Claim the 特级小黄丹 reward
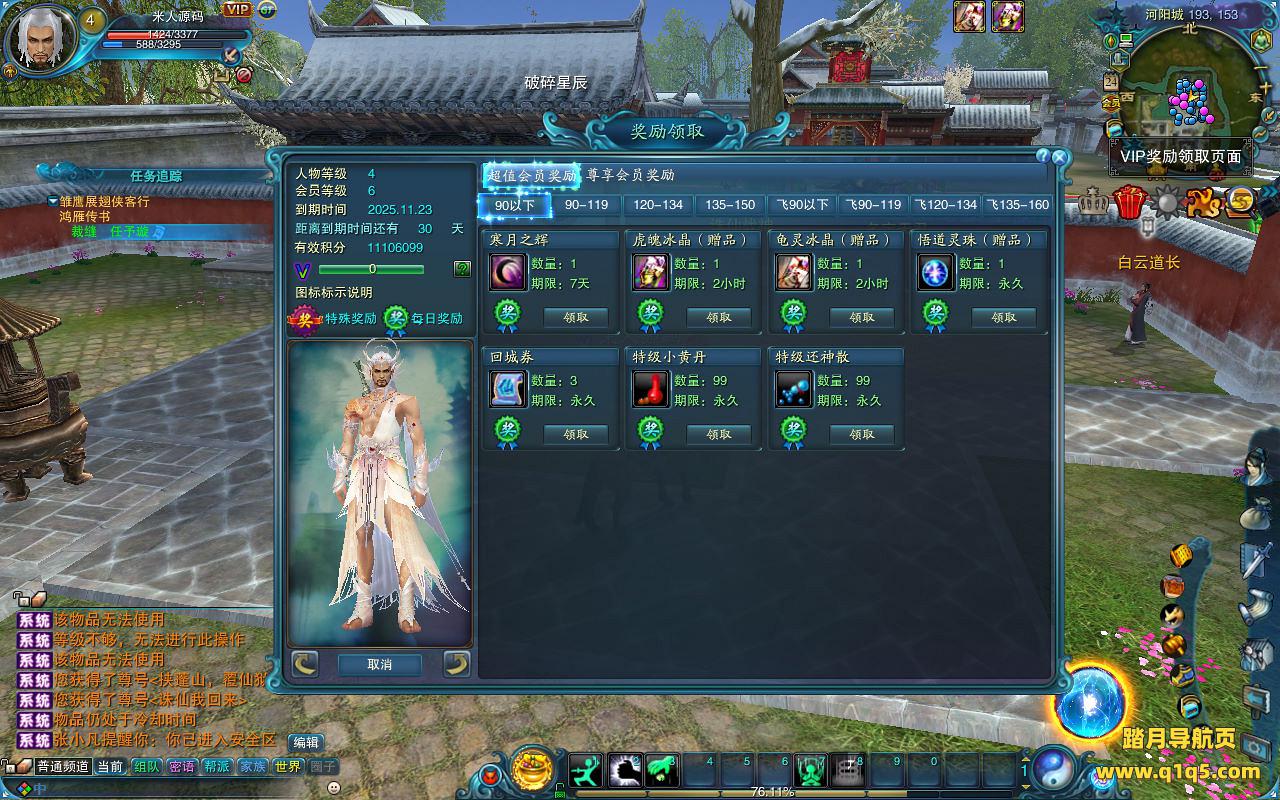The image size is (1280, 800). coord(719,434)
